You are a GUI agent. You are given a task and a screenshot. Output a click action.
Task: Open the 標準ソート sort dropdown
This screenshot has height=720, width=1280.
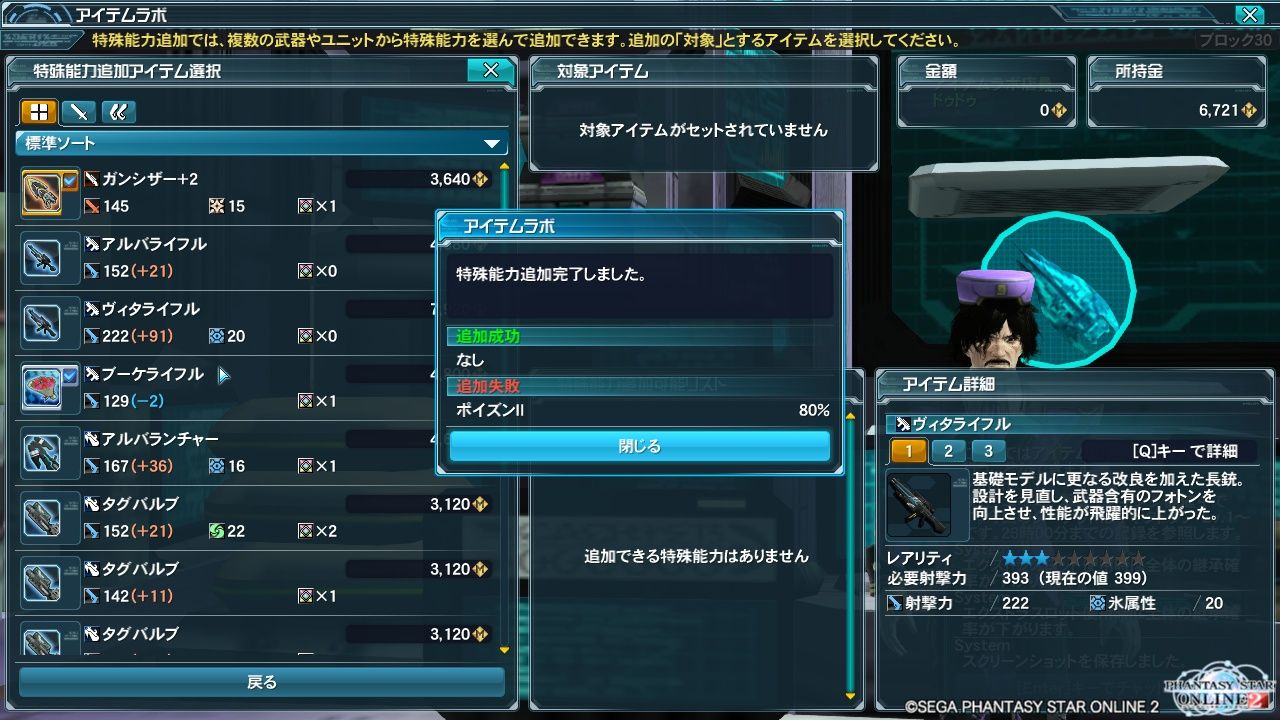tap(260, 143)
